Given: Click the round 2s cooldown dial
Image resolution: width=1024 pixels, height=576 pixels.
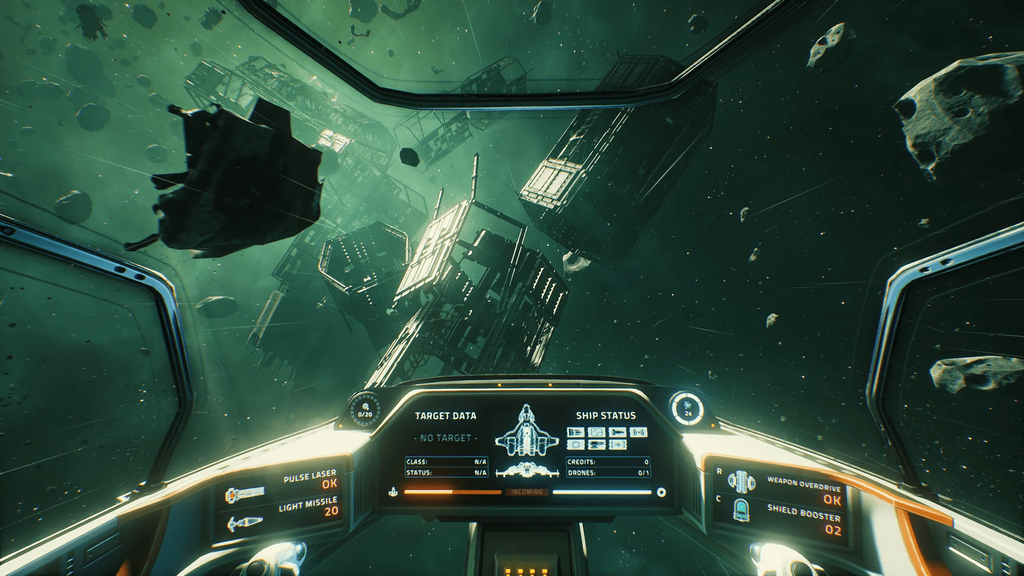Looking at the screenshot, I should 687,407.
